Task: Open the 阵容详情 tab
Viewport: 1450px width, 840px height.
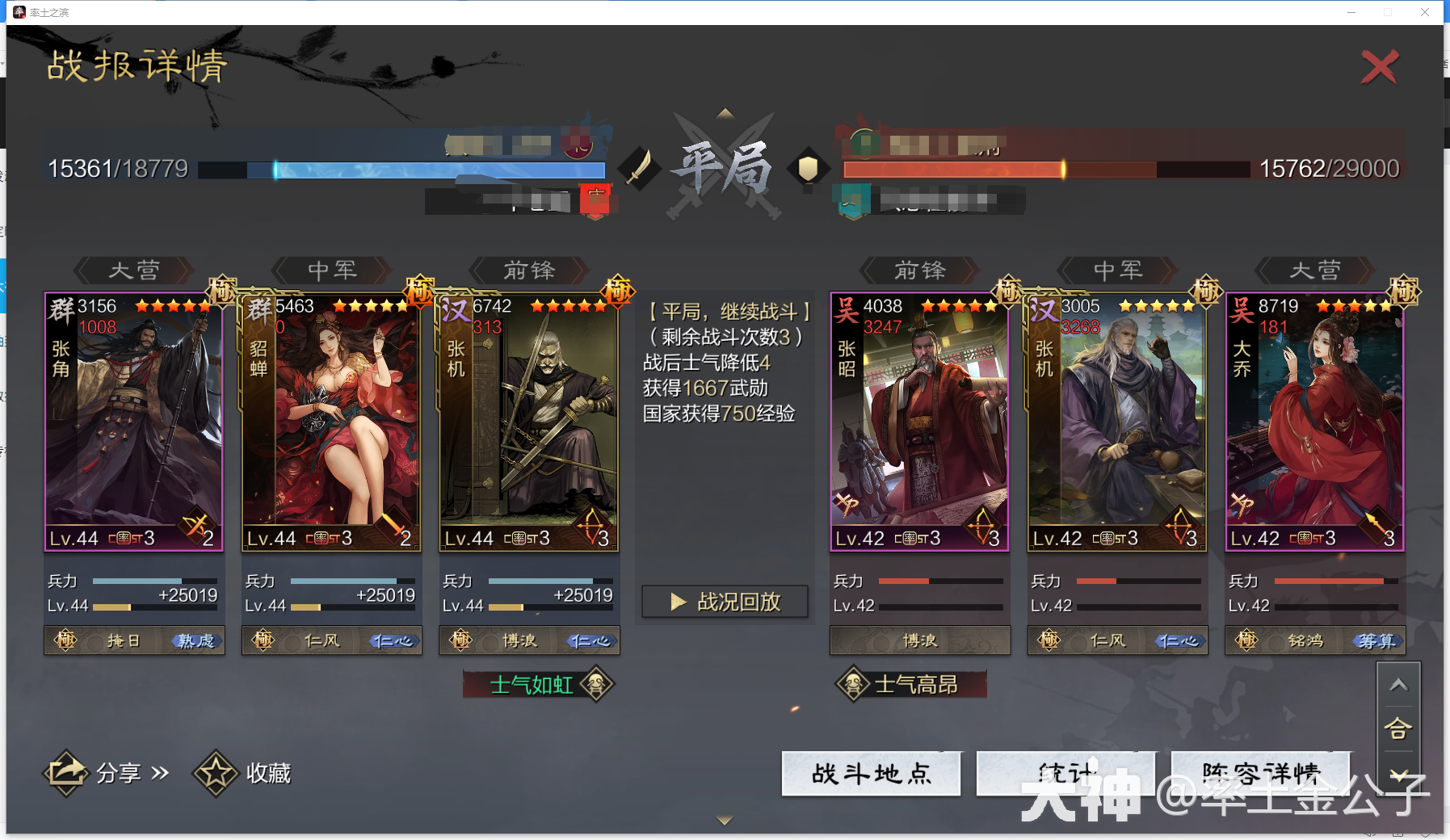Action: [1260, 774]
